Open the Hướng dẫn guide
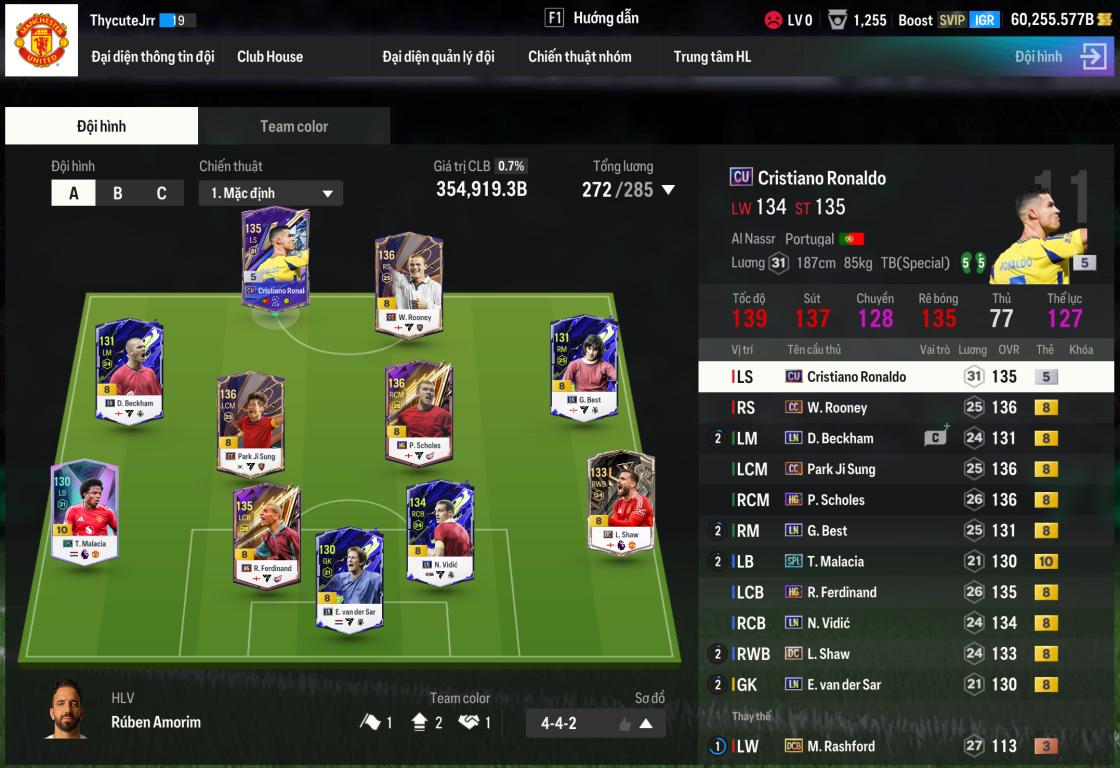Image resolution: width=1120 pixels, height=768 pixels. [x=592, y=18]
